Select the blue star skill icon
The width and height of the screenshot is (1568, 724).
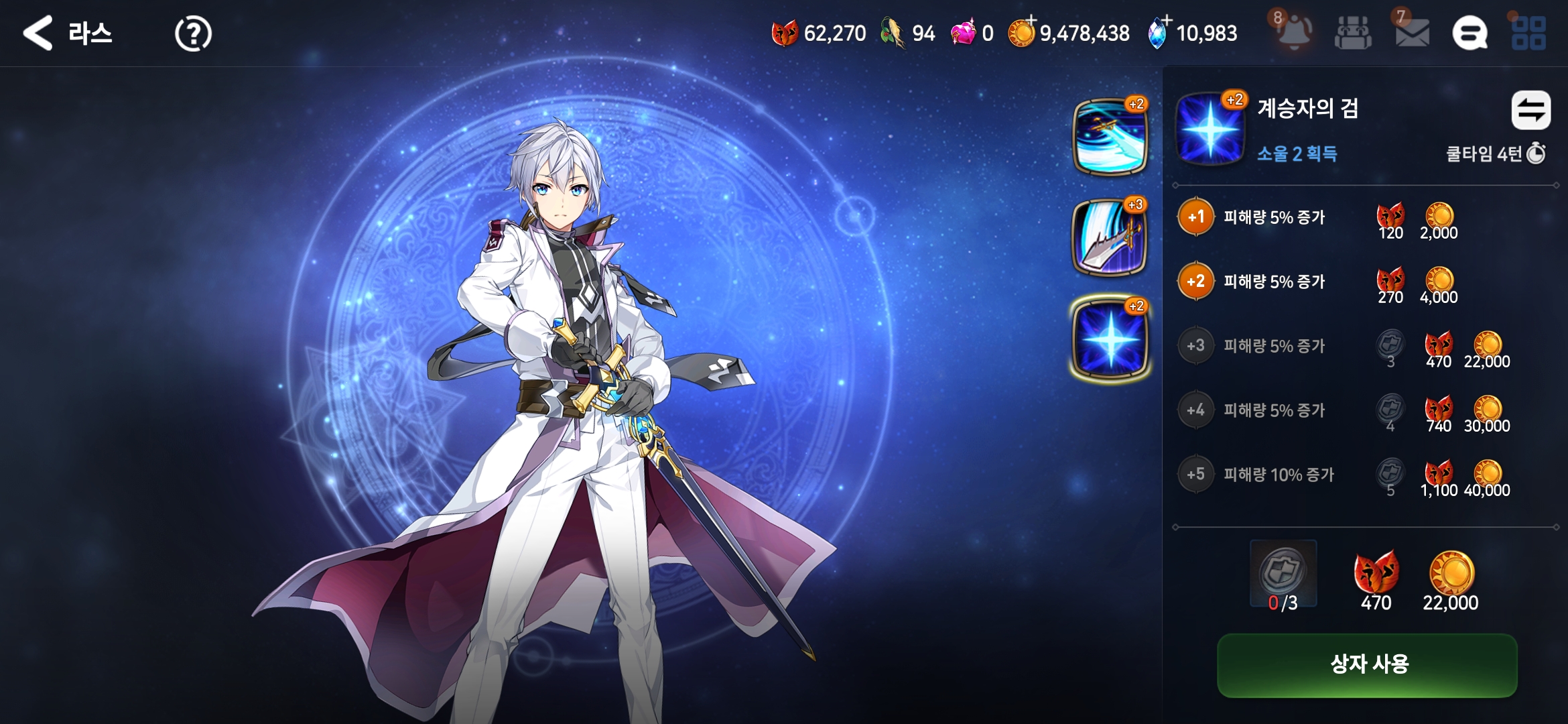[x=1110, y=340]
